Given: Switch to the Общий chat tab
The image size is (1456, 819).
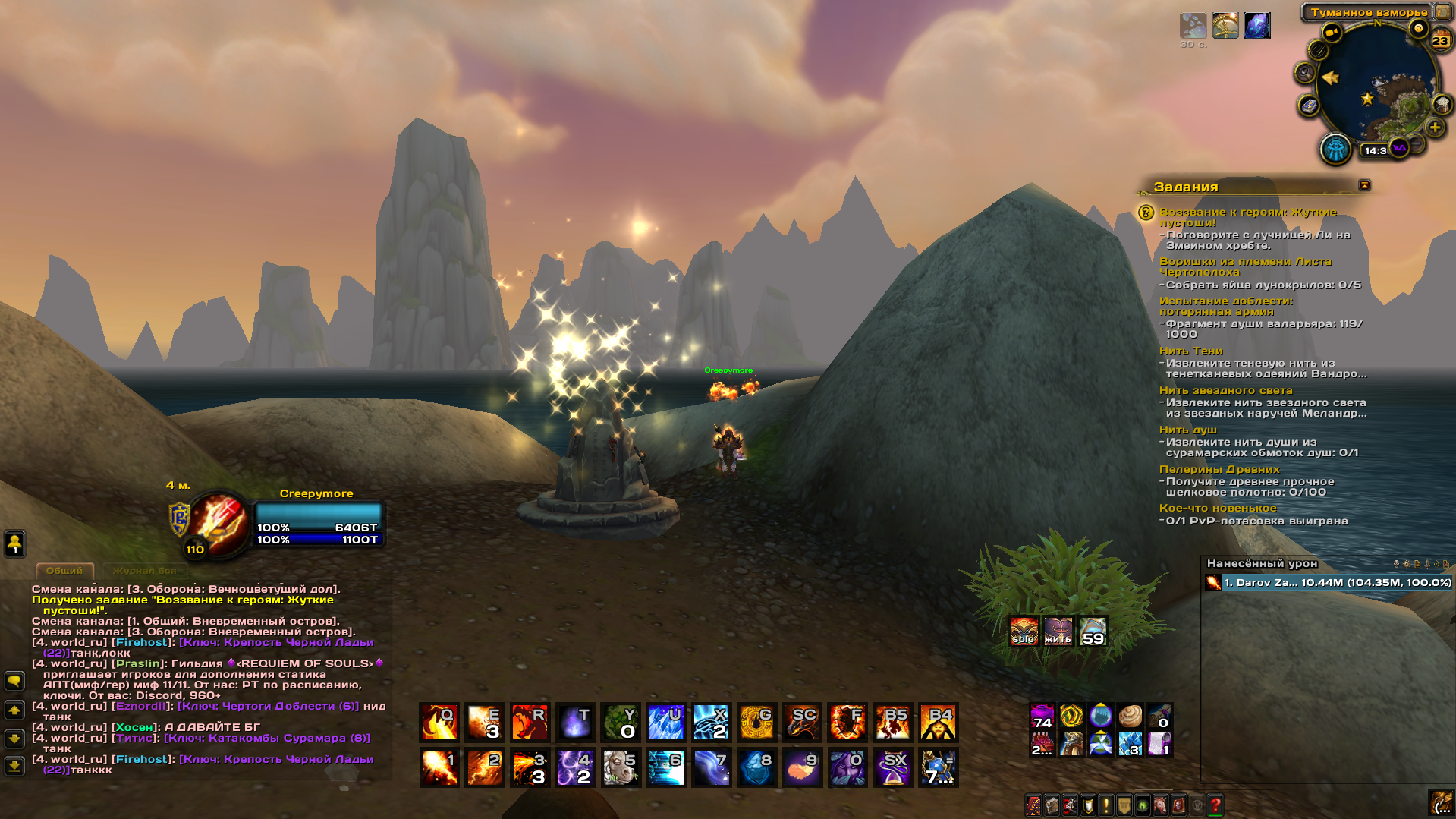Looking at the screenshot, I should 64,570.
